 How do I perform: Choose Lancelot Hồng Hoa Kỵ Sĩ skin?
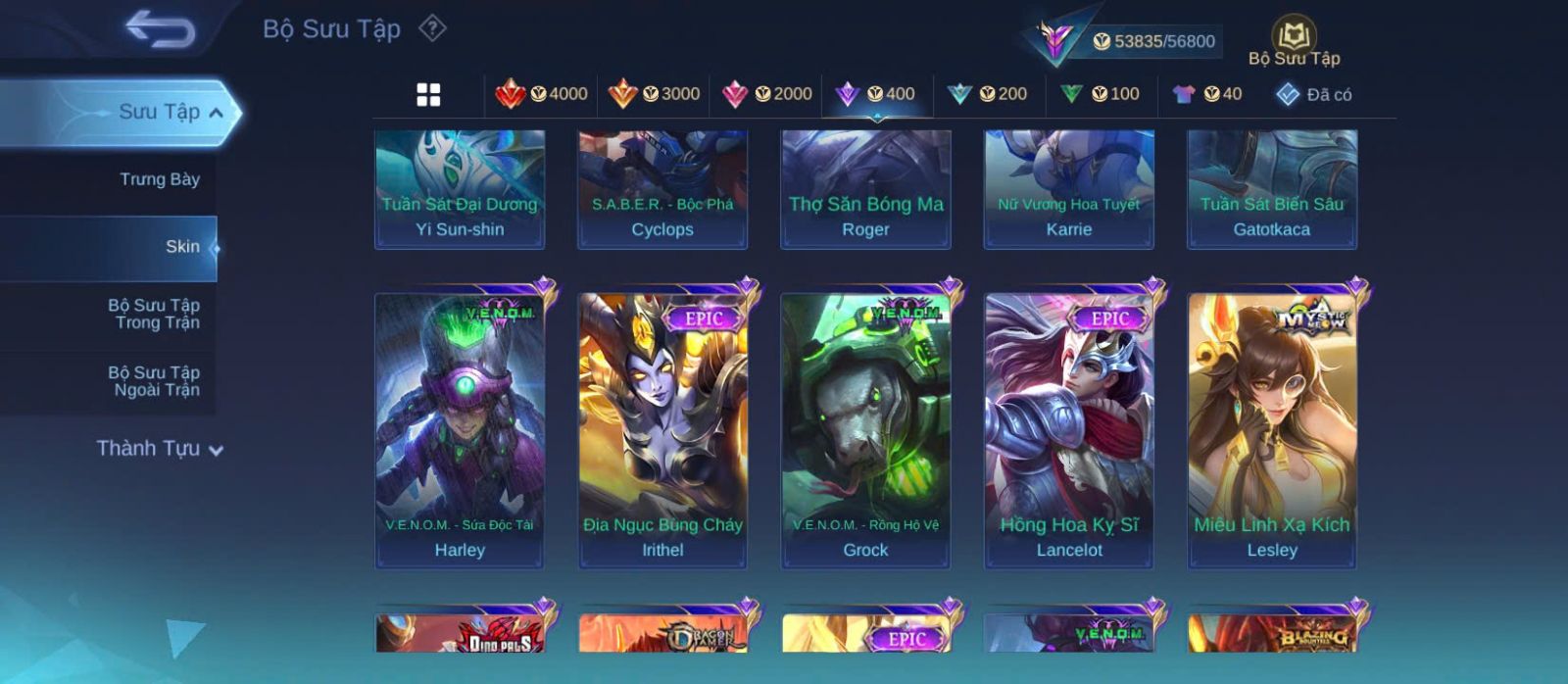click(x=1069, y=429)
